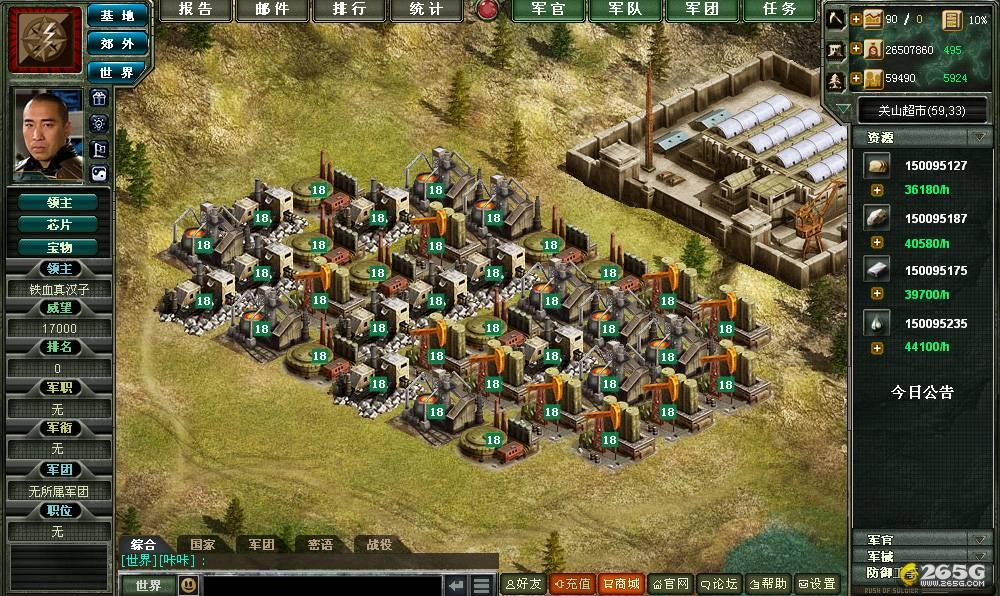The width and height of the screenshot is (1000, 596).
Task: Click the plus button beside the gold moneybag
Action: 856,48
